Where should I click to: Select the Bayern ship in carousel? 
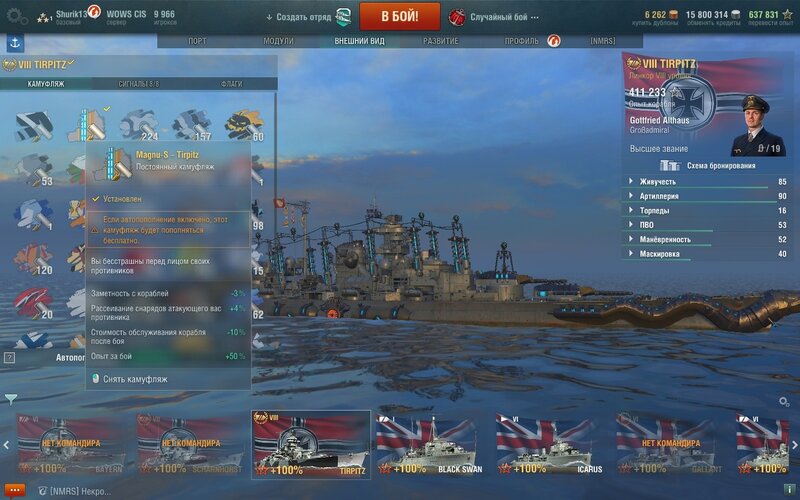[x=72, y=443]
